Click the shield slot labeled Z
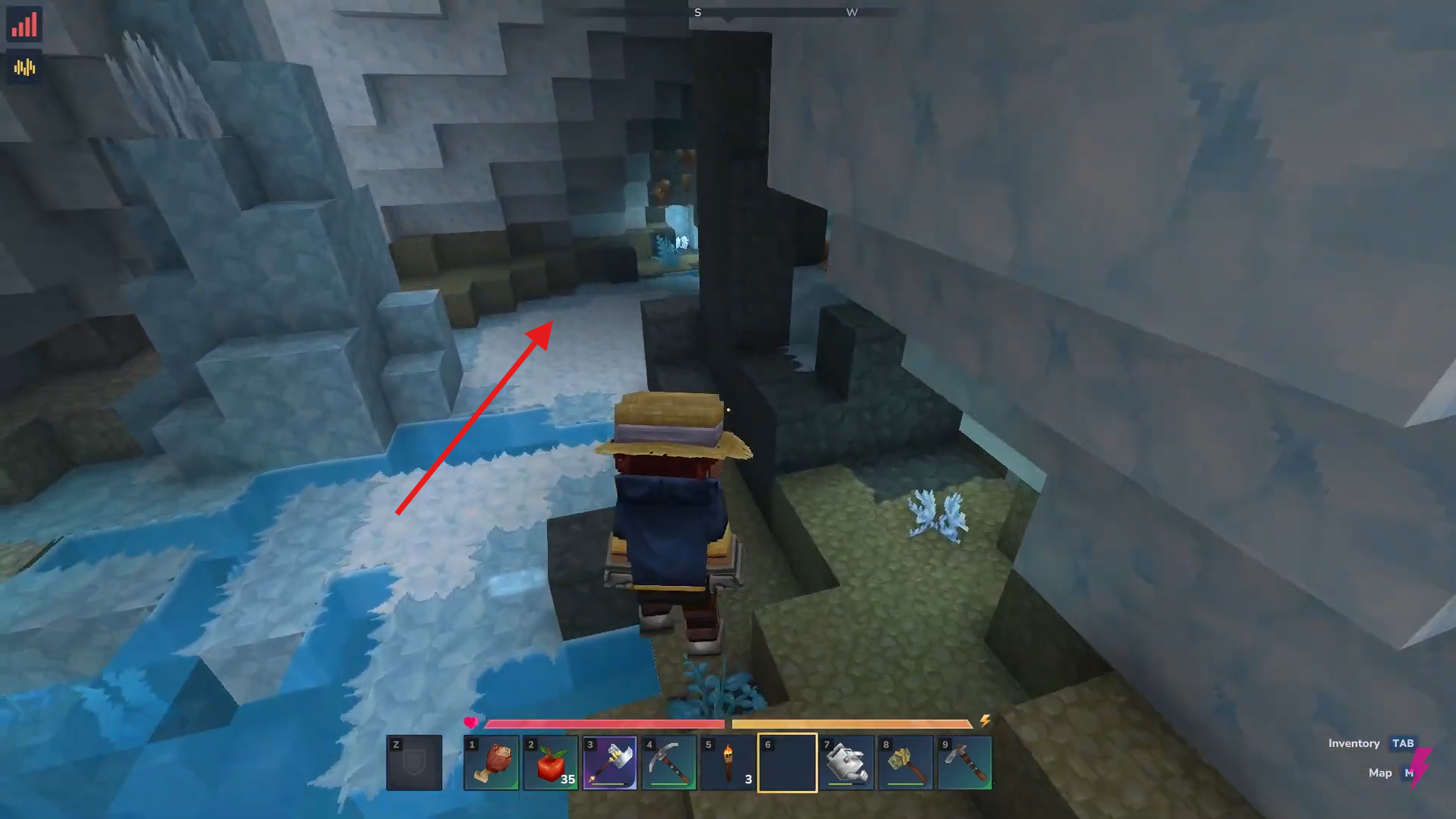The height and width of the screenshot is (819, 1456). (x=414, y=763)
